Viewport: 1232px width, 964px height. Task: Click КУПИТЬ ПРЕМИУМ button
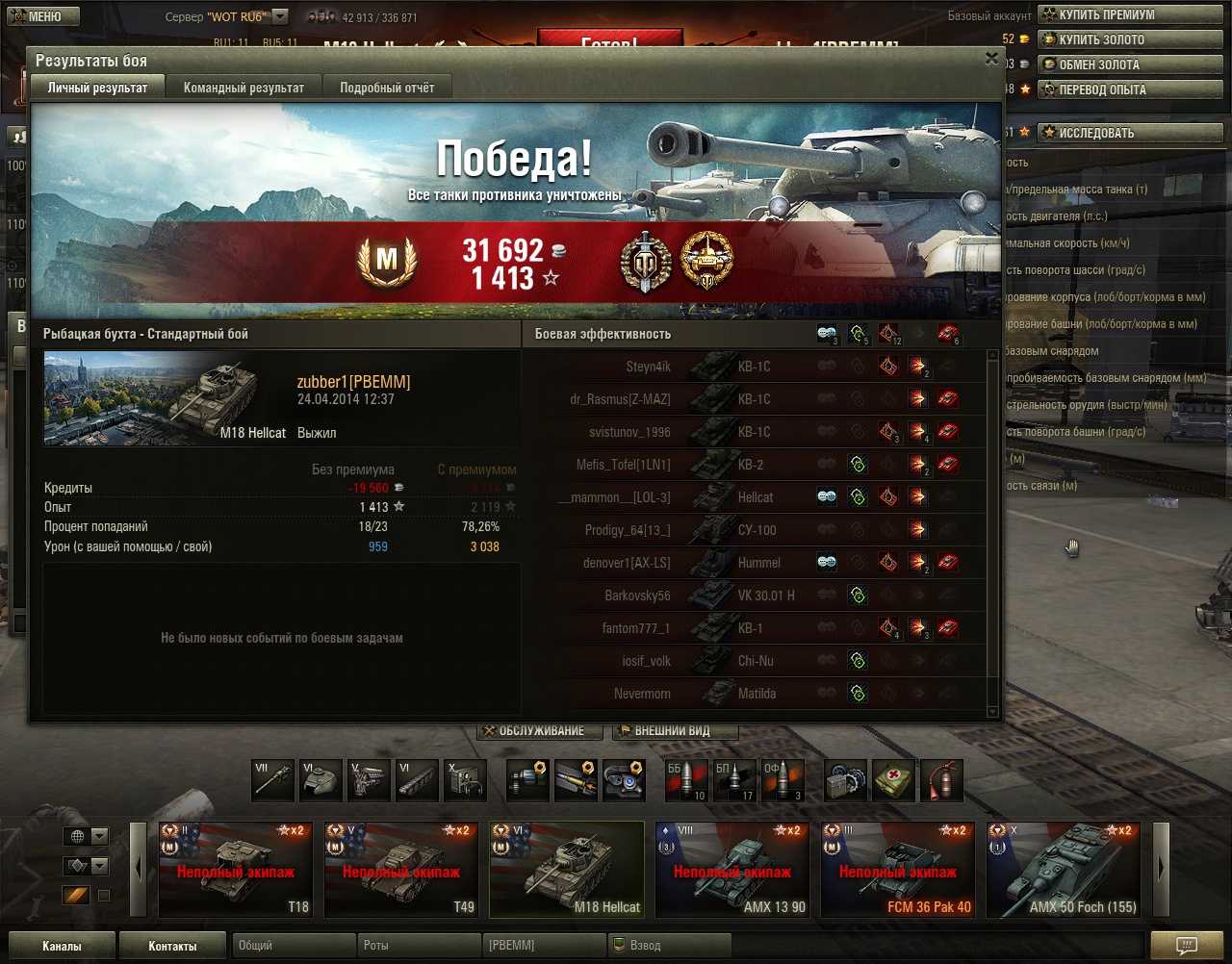coord(1106,14)
